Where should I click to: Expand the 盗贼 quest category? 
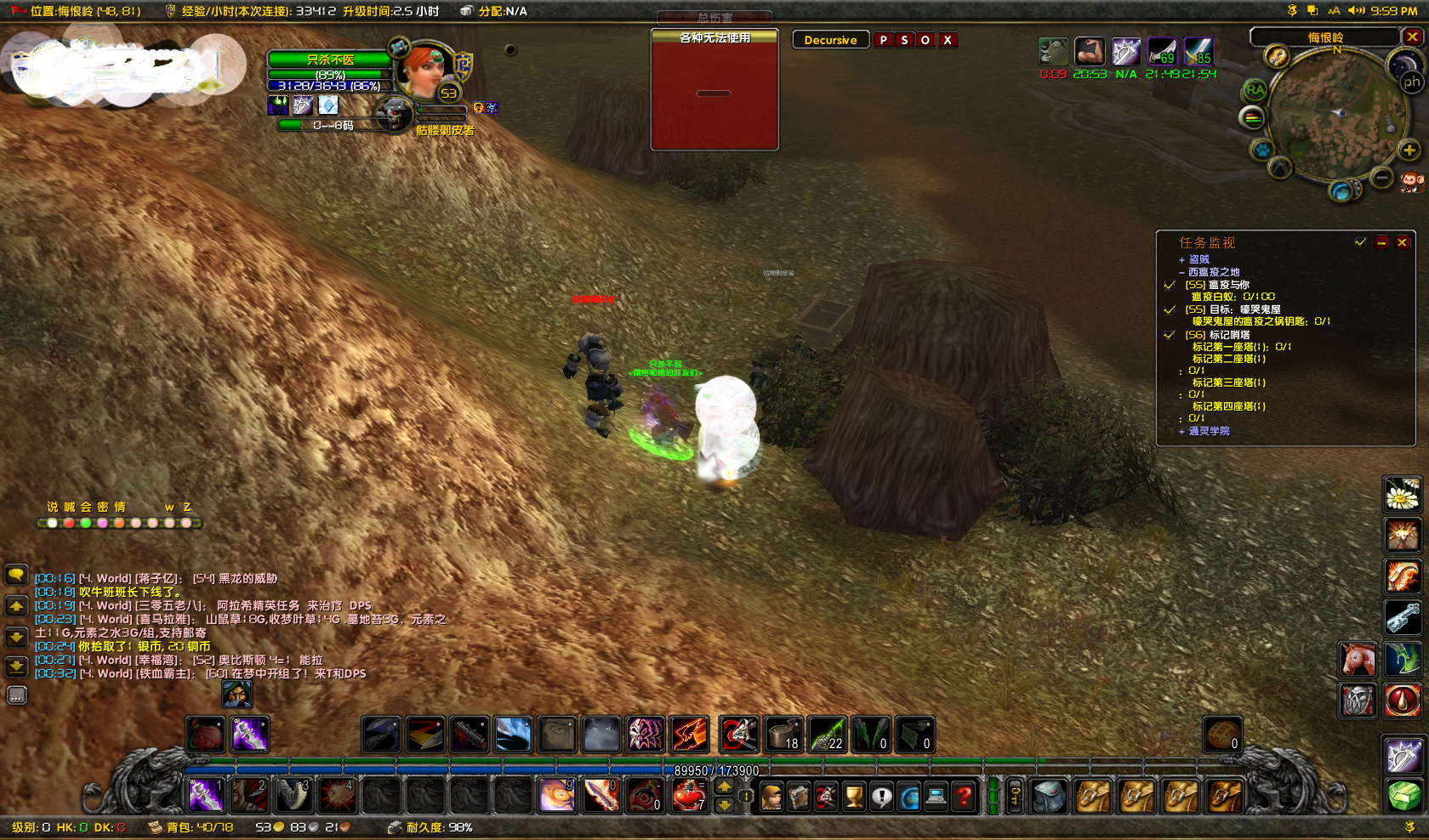(x=1182, y=259)
